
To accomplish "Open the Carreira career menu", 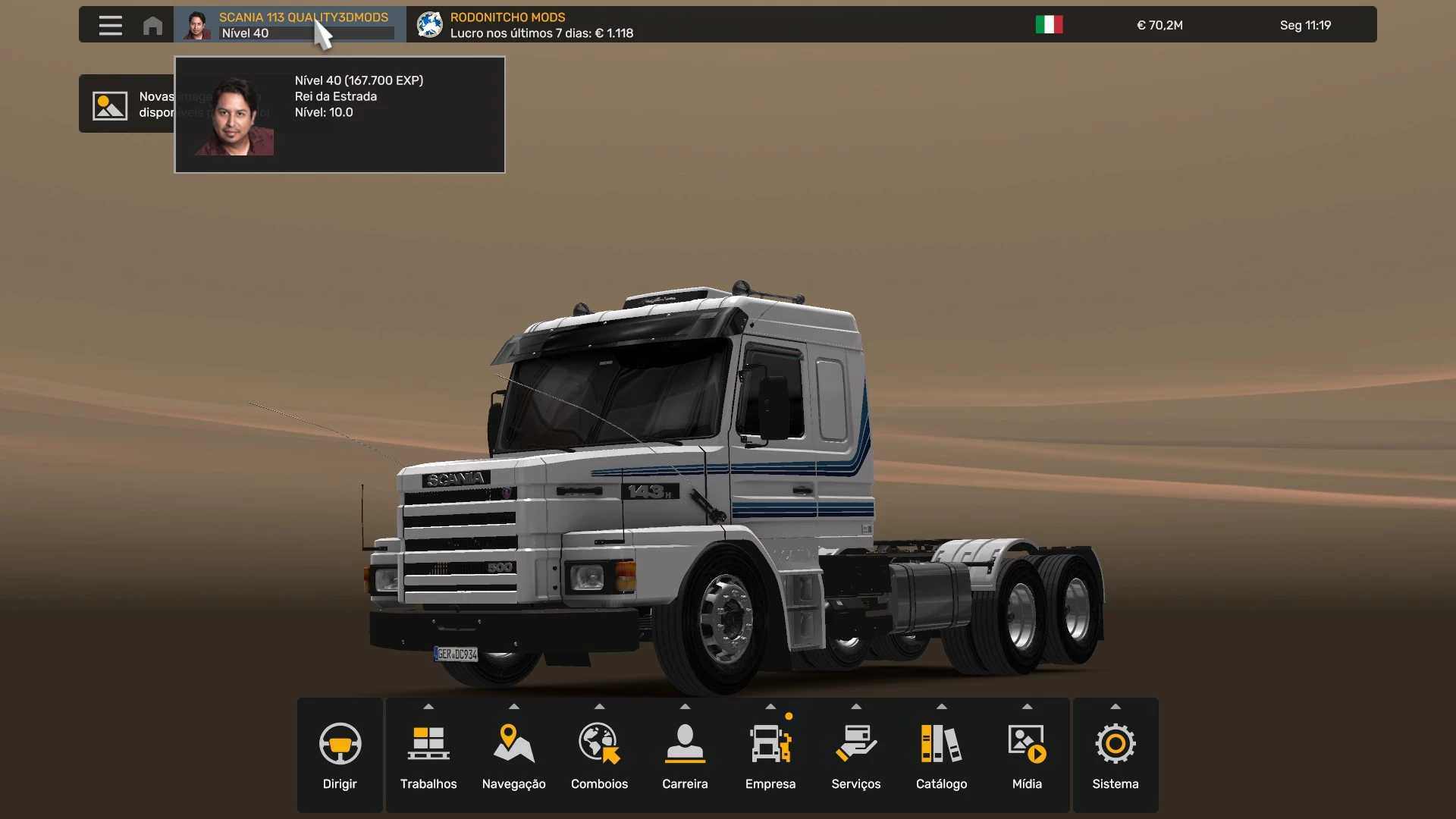I will click(685, 755).
